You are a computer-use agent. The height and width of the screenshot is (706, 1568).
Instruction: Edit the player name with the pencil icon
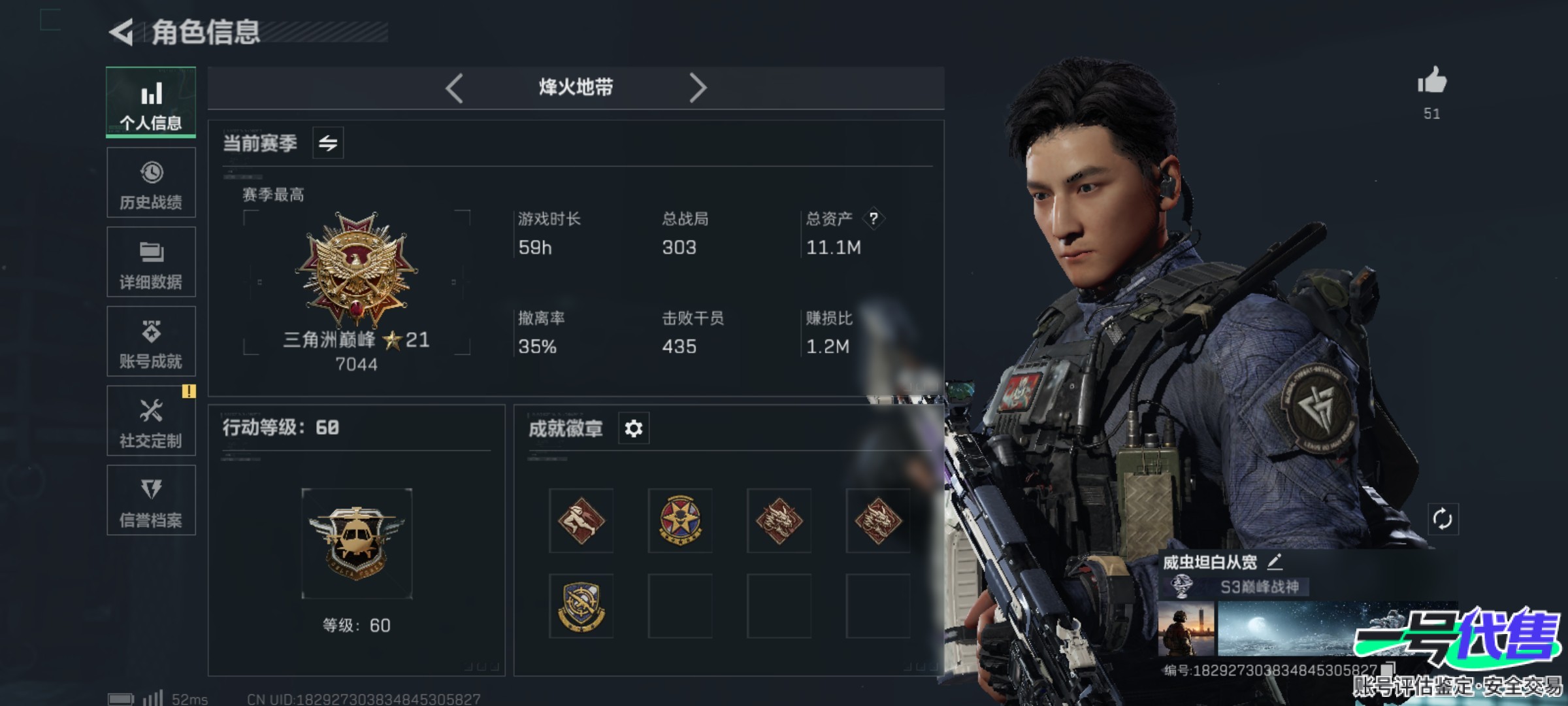(1275, 562)
